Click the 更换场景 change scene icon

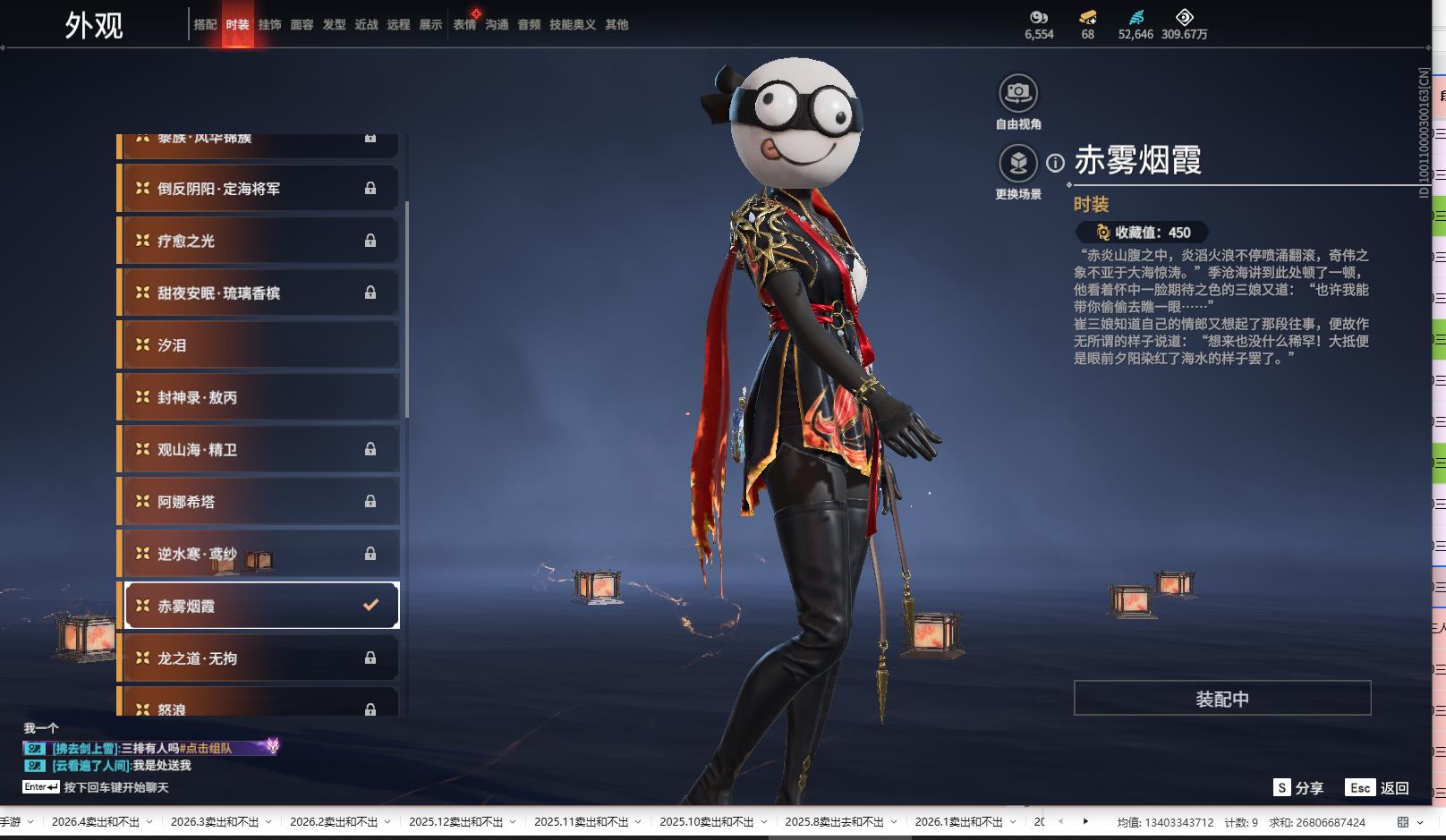(x=1018, y=164)
